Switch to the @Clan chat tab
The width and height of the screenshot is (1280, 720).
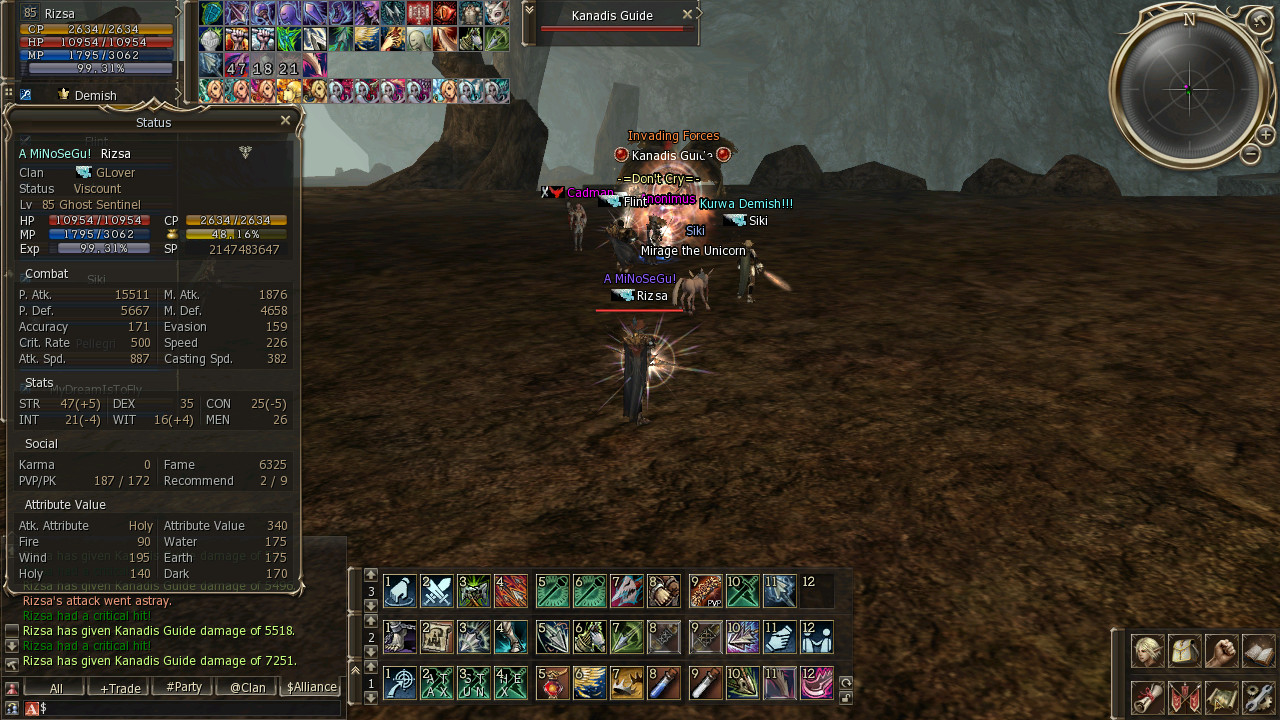247,688
